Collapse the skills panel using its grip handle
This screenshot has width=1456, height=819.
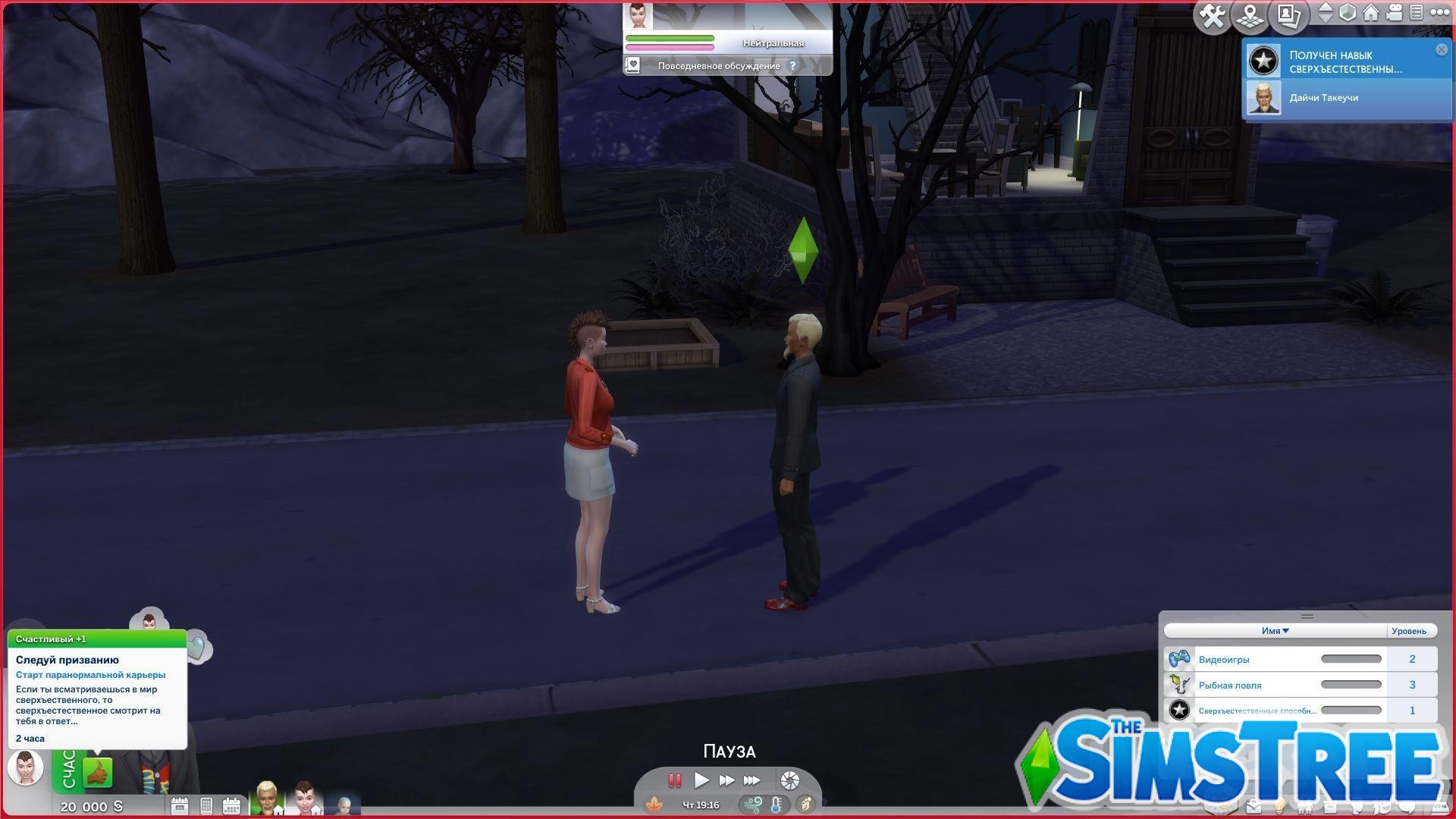[1306, 617]
